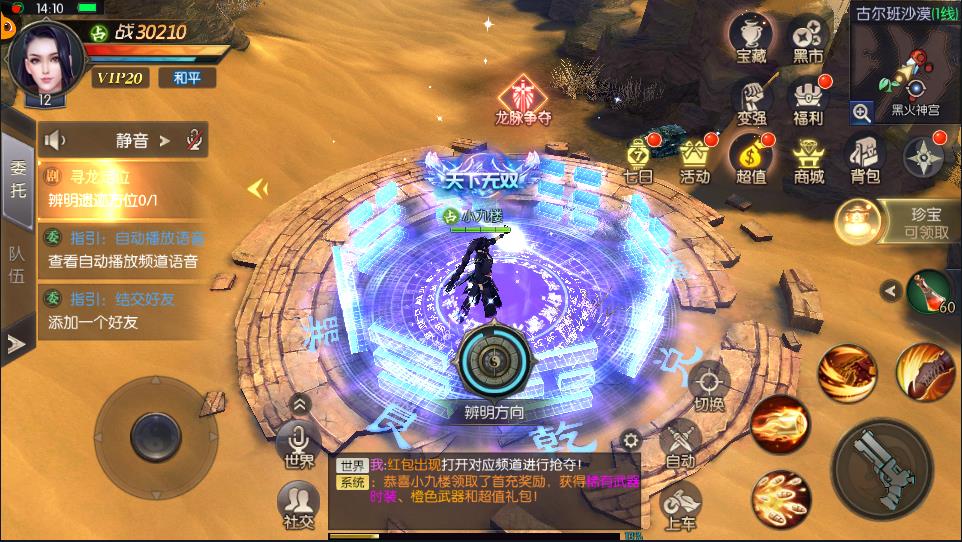Image resolution: width=962 pixels, height=542 pixels.
Task: Open the 社交 social menu
Action: tap(297, 503)
